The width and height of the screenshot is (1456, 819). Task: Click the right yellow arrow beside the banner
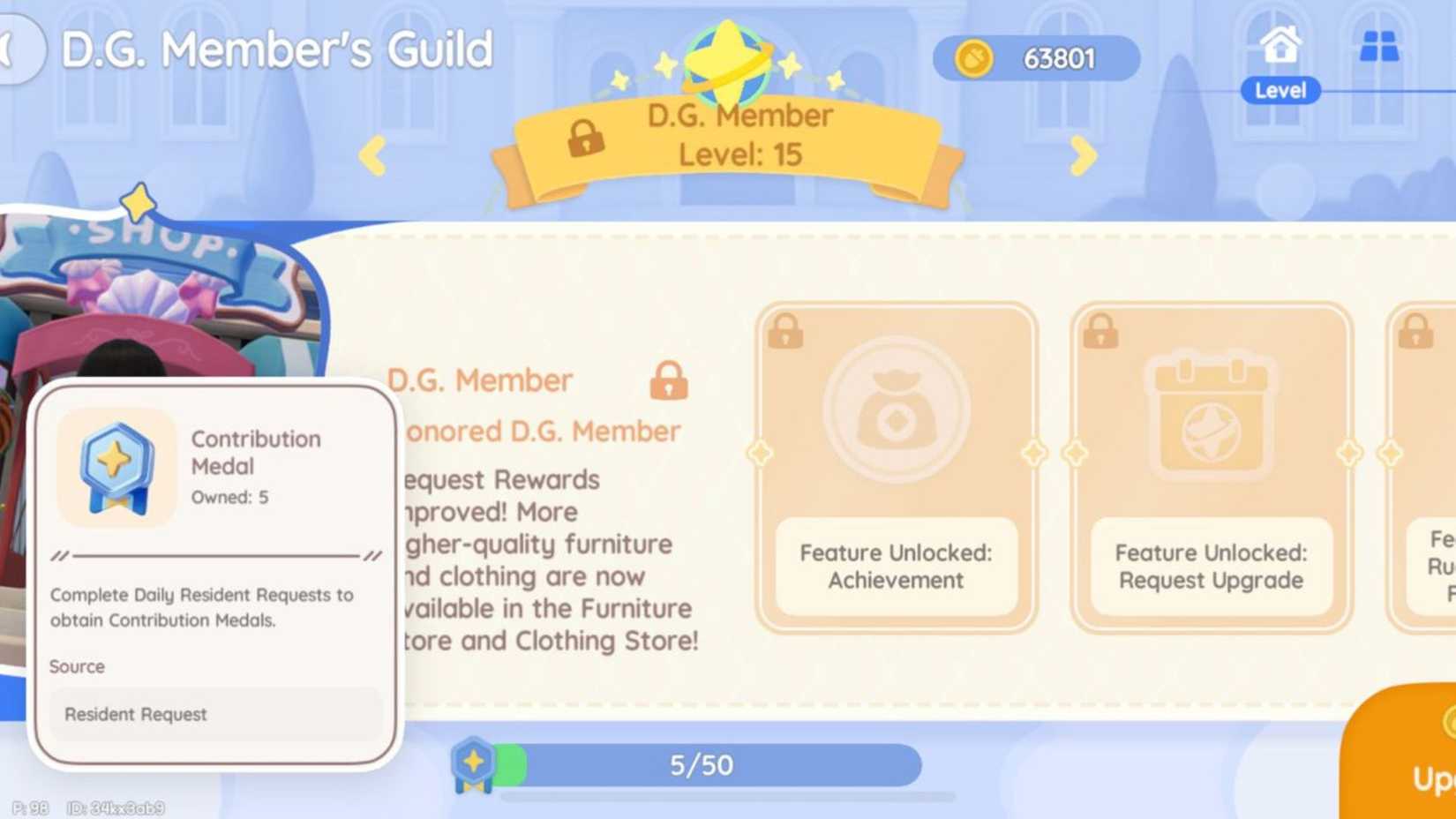click(x=1081, y=157)
